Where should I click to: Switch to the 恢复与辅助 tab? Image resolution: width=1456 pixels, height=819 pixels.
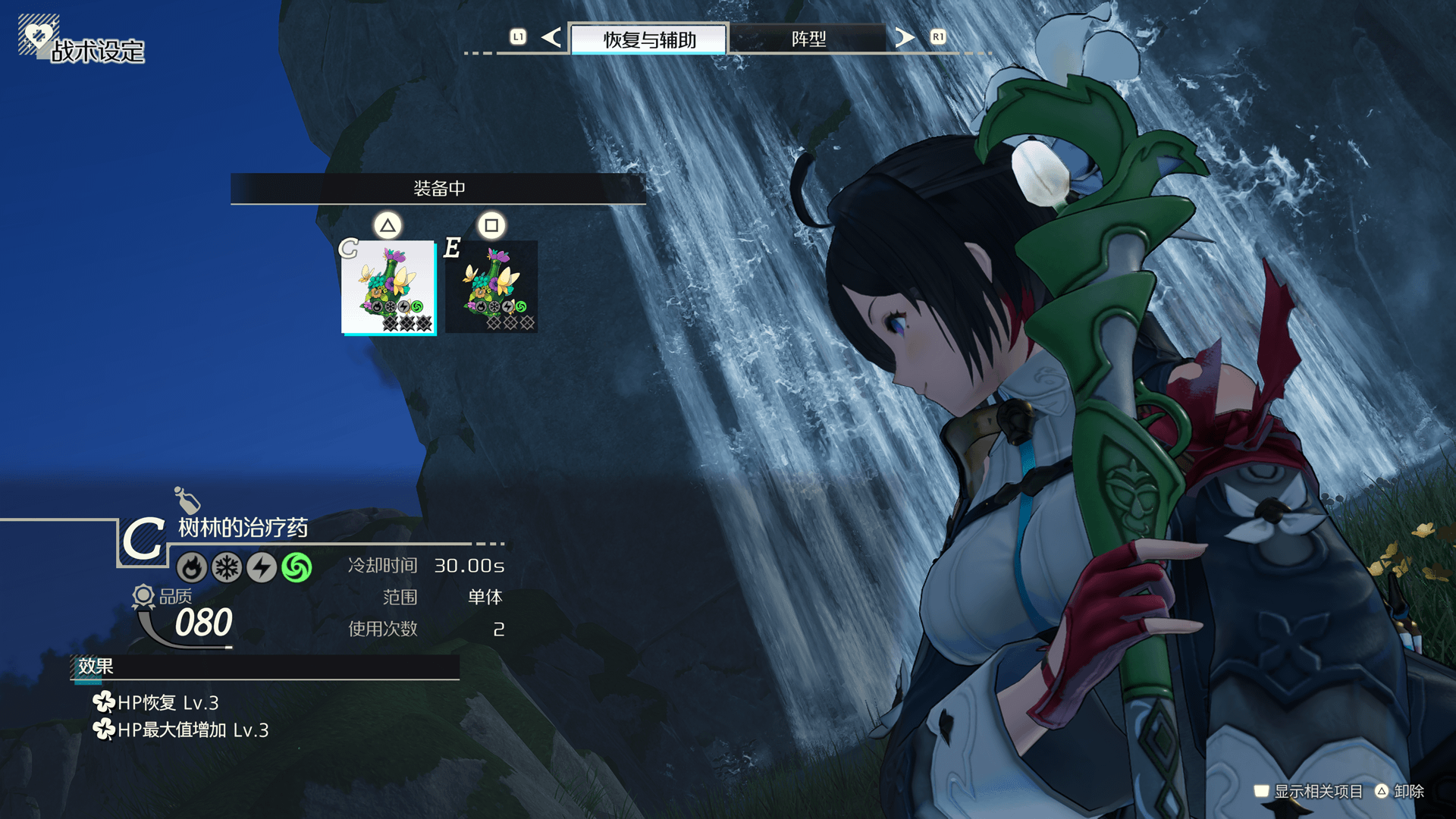649,39
